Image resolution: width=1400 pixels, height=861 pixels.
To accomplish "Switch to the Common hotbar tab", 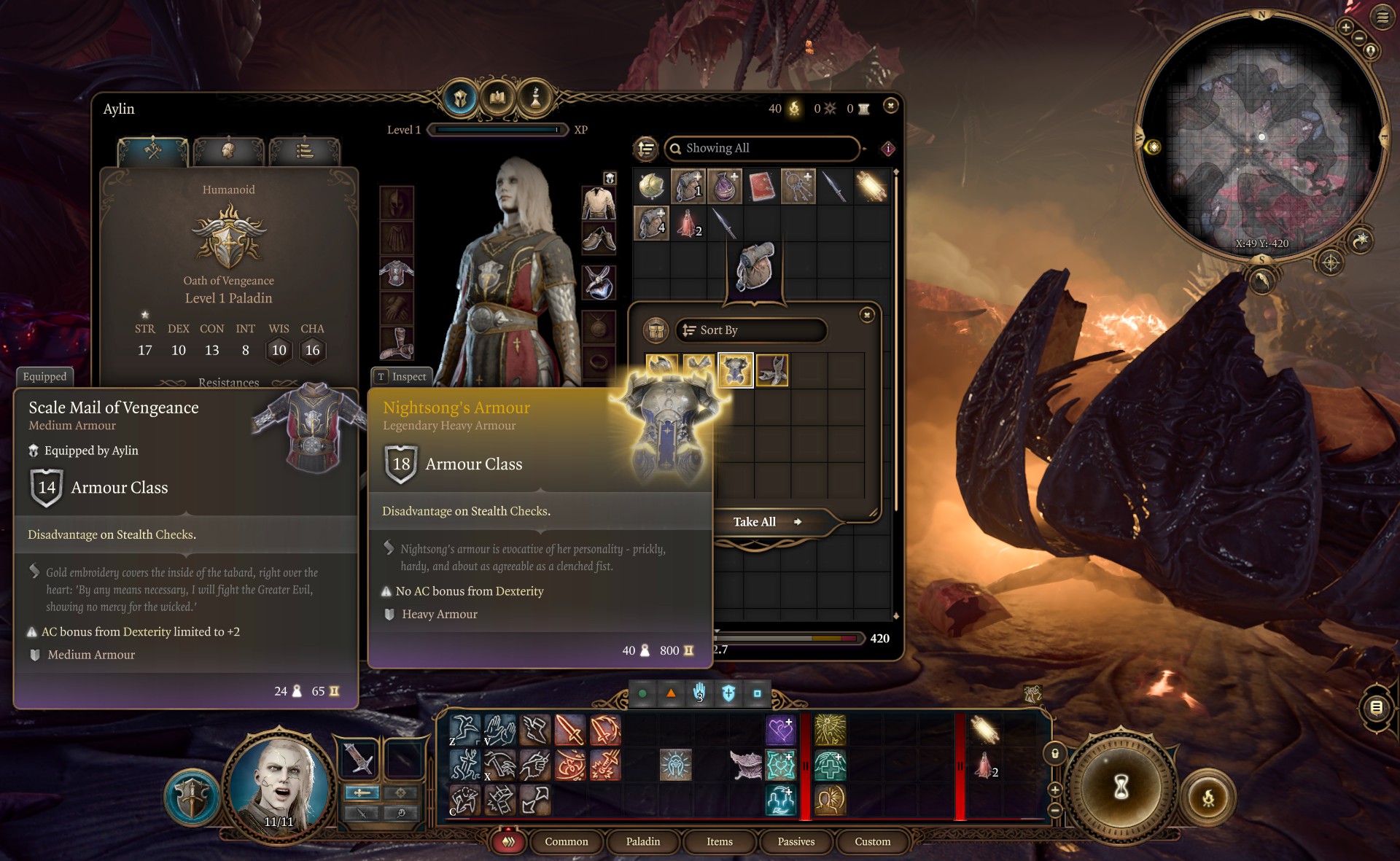I will pos(566,841).
